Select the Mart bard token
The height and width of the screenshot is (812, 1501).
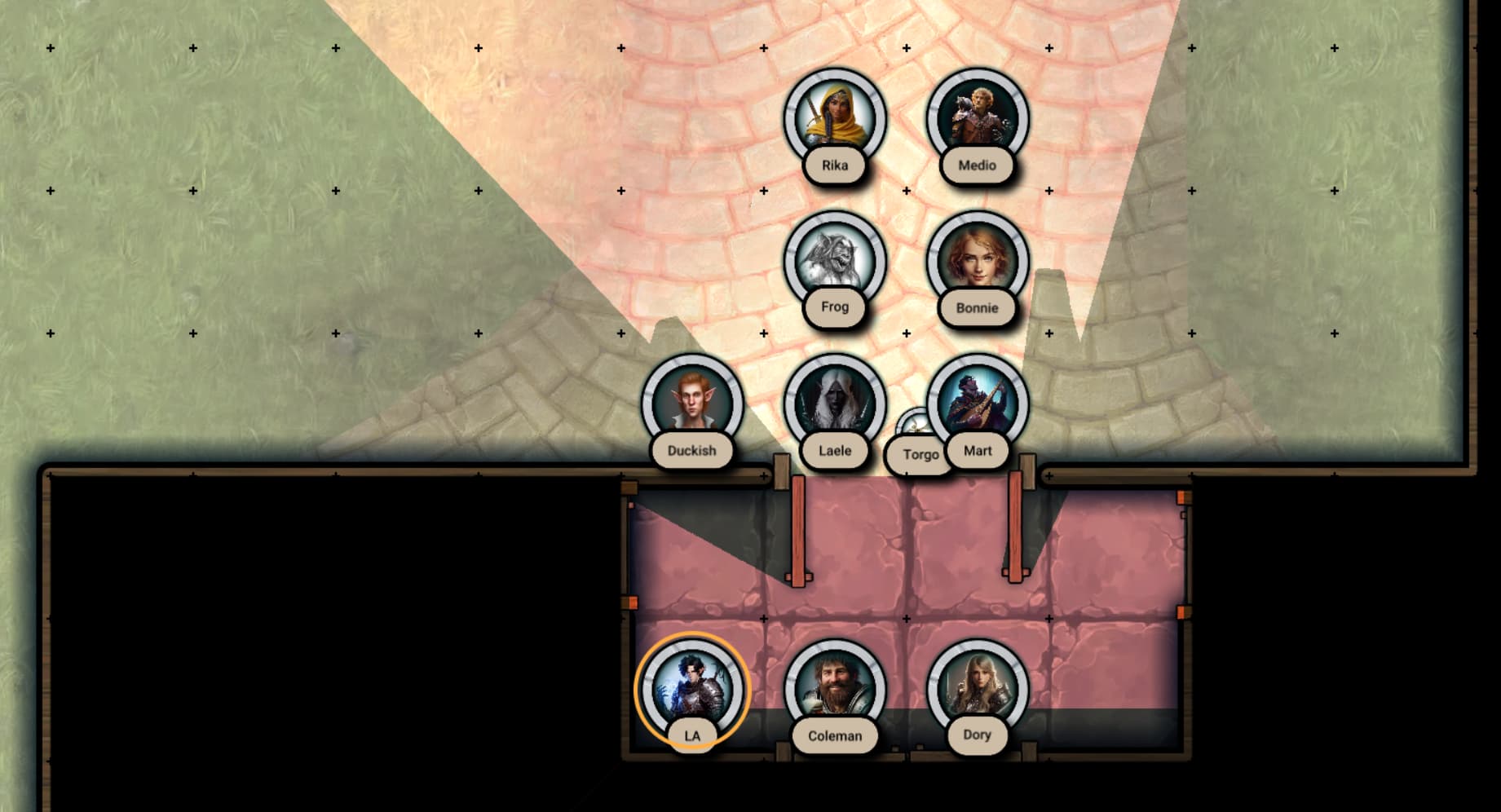point(978,404)
